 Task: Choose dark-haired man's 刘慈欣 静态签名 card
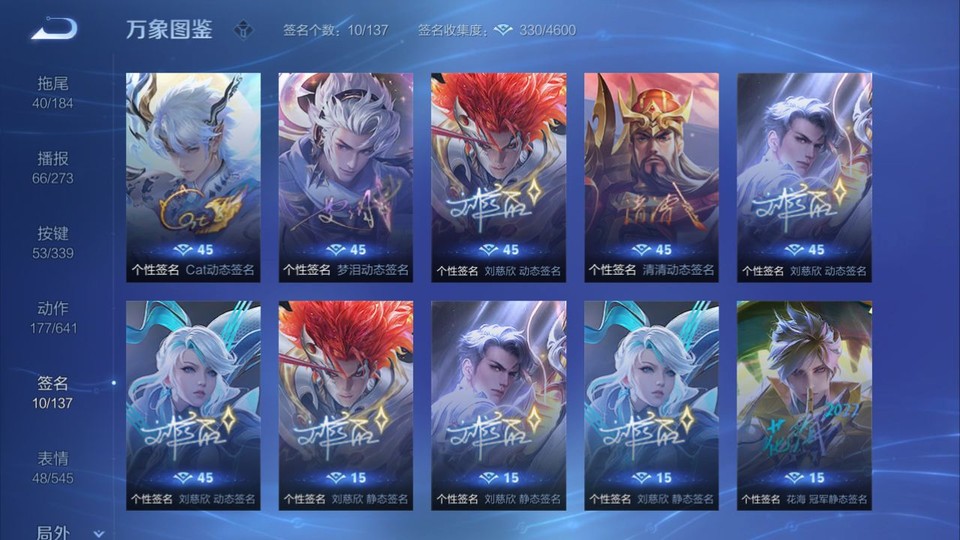coord(498,405)
